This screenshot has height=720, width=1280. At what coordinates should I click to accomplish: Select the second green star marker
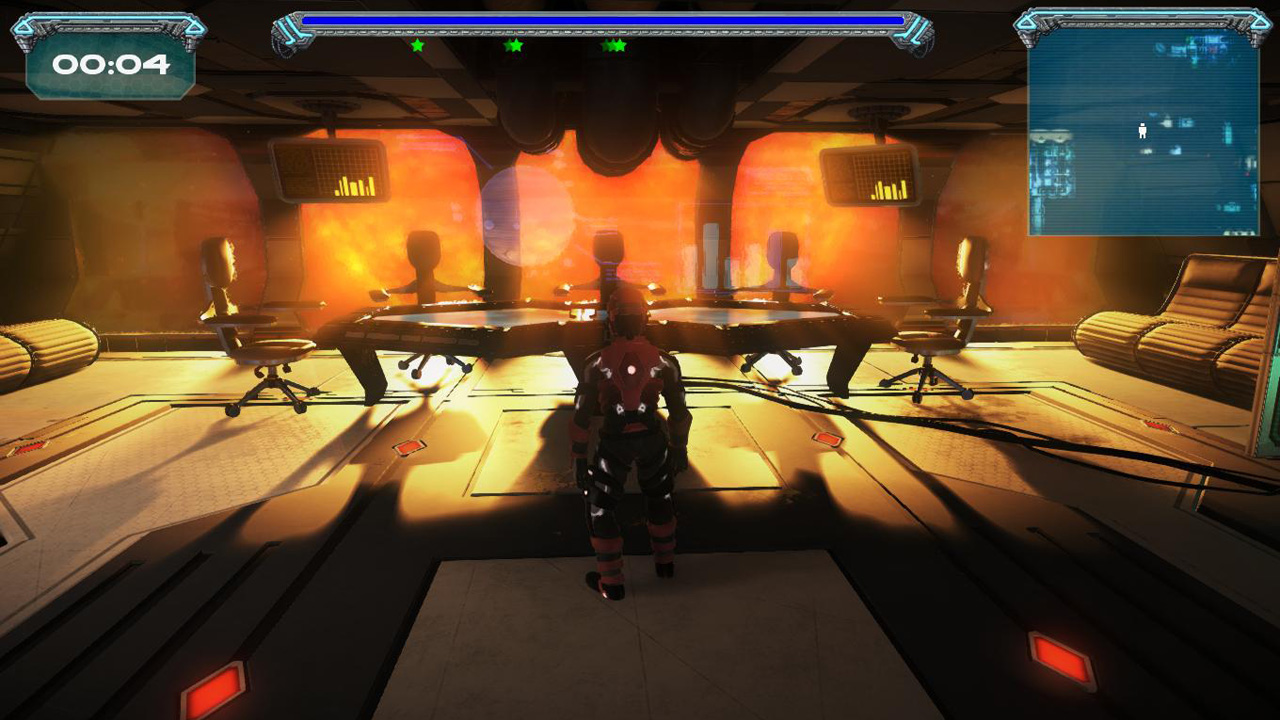tap(516, 45)
